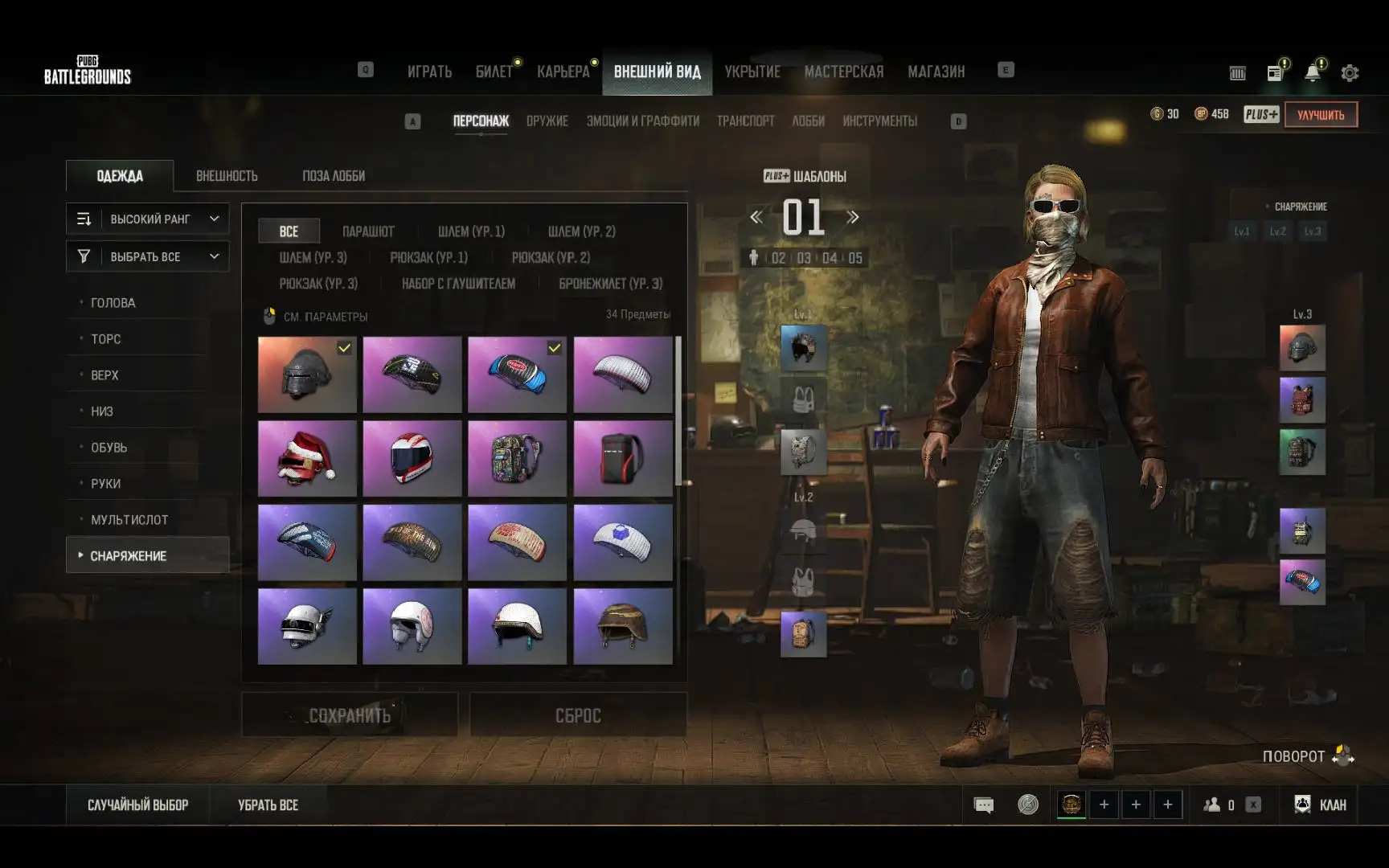
Task: Go to ЭМОЦИИ И ГРАФФИТИ sub-tab
Action: pyautogui.click(x=642, y=121)
